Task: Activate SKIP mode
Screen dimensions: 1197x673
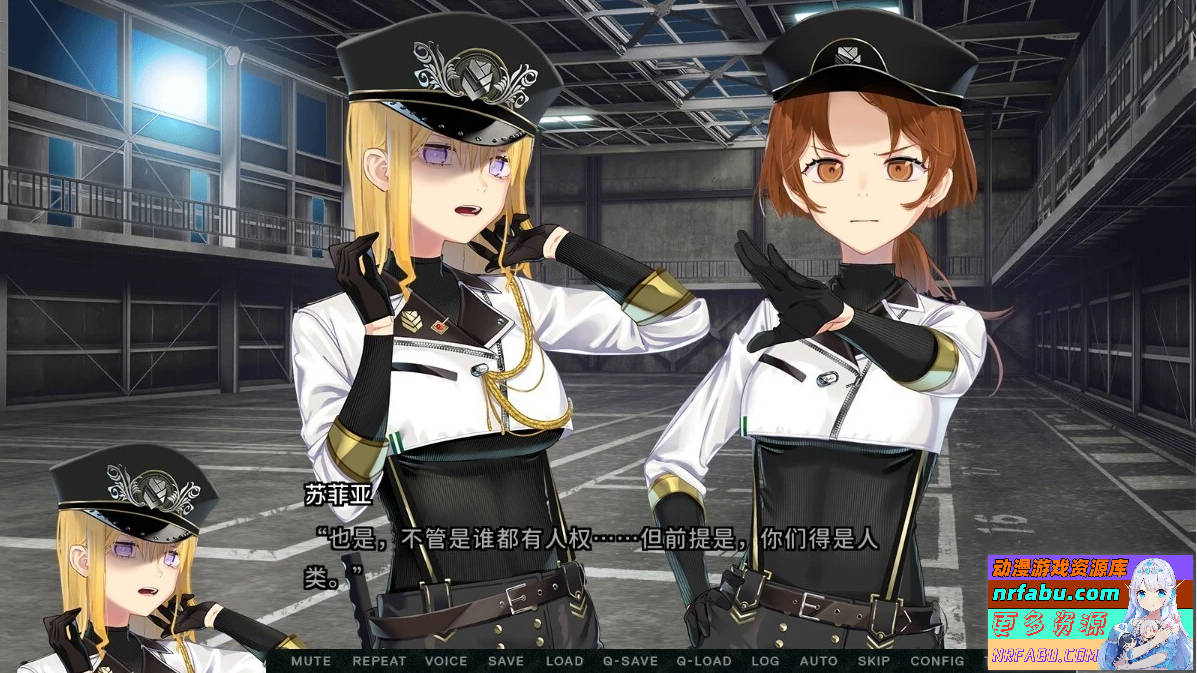Action: (874, 661)
